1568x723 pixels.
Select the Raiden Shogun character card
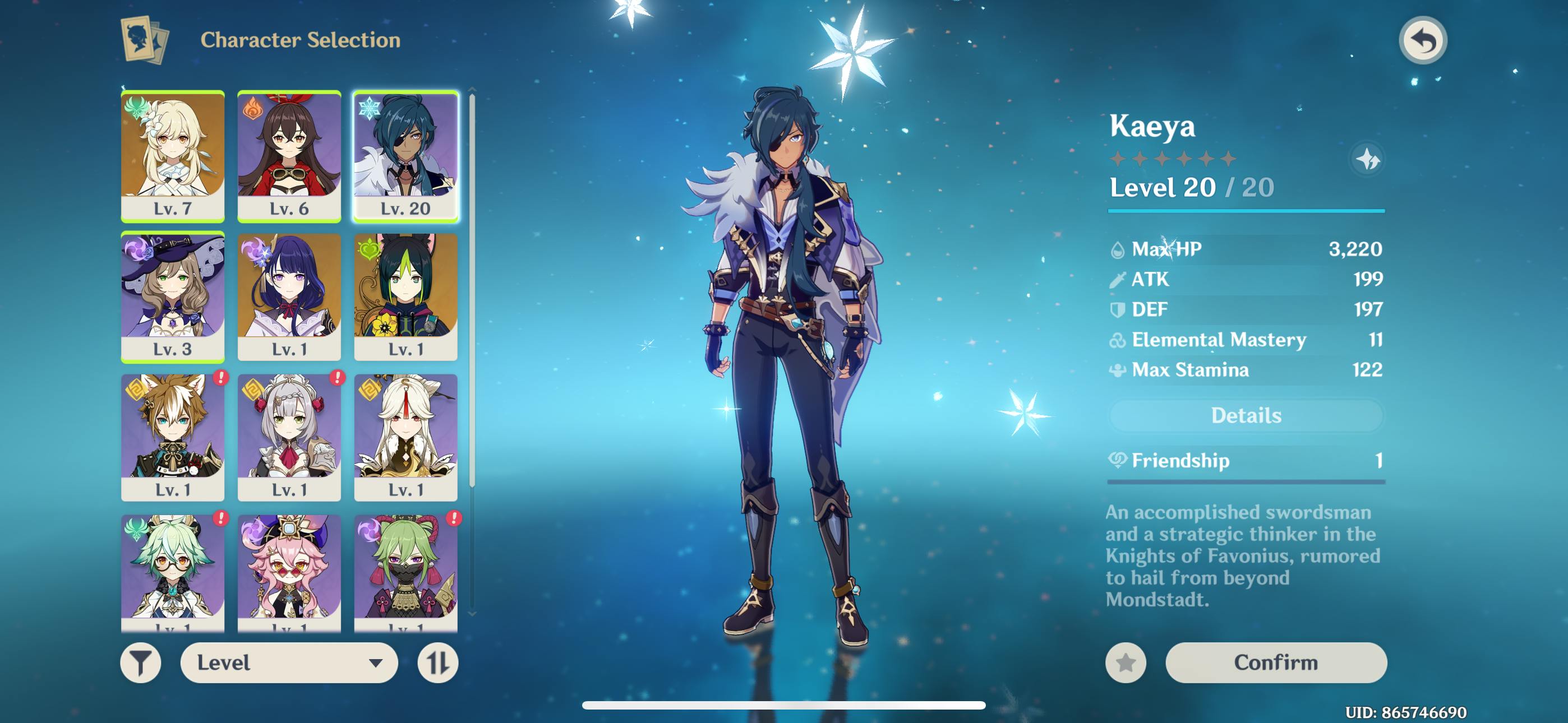click(x=289, y=297)
